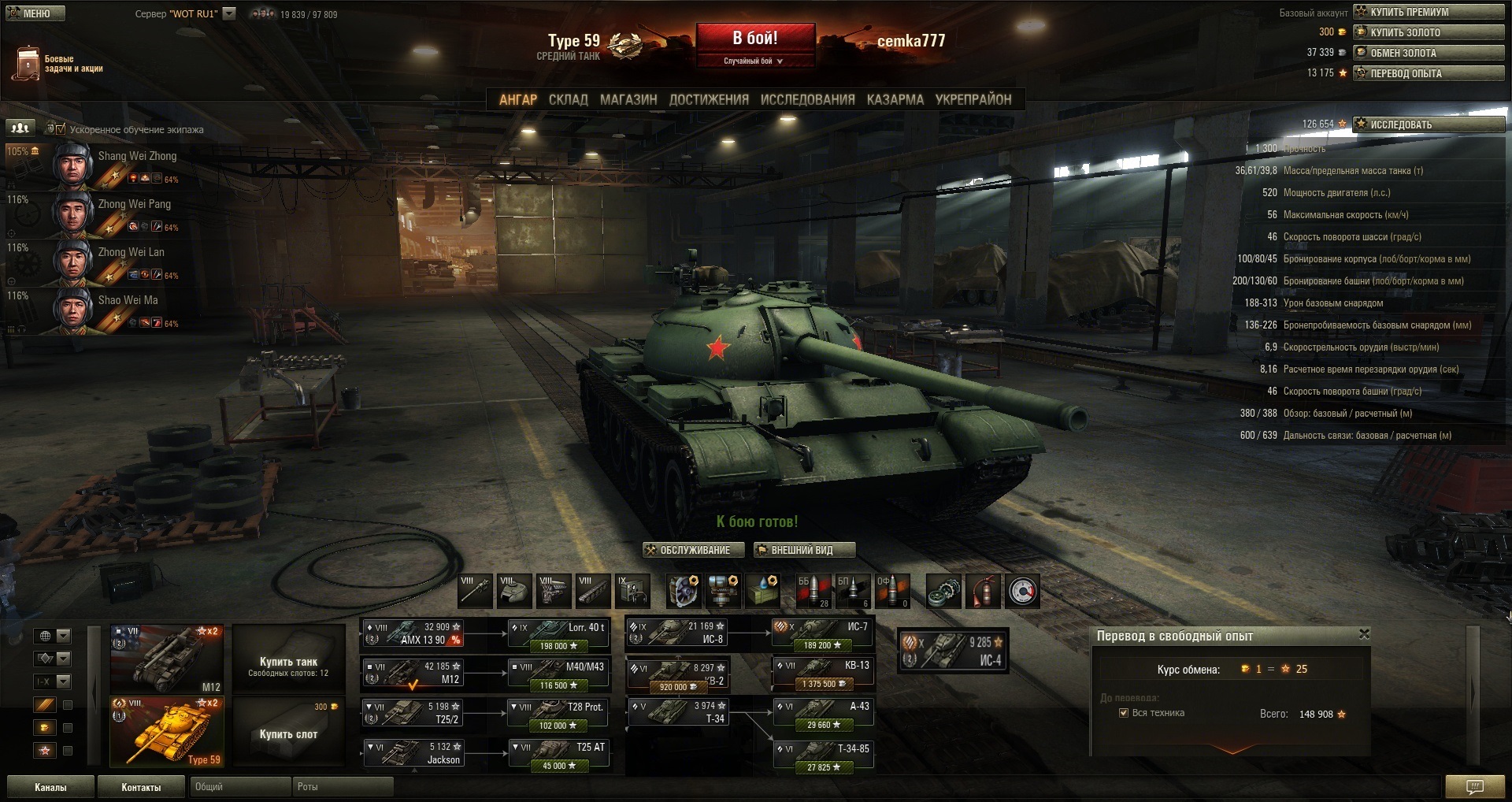Go to the ДОСТИЖЕНИЯ tab
Screen dimensions: 1512x802
709,99
